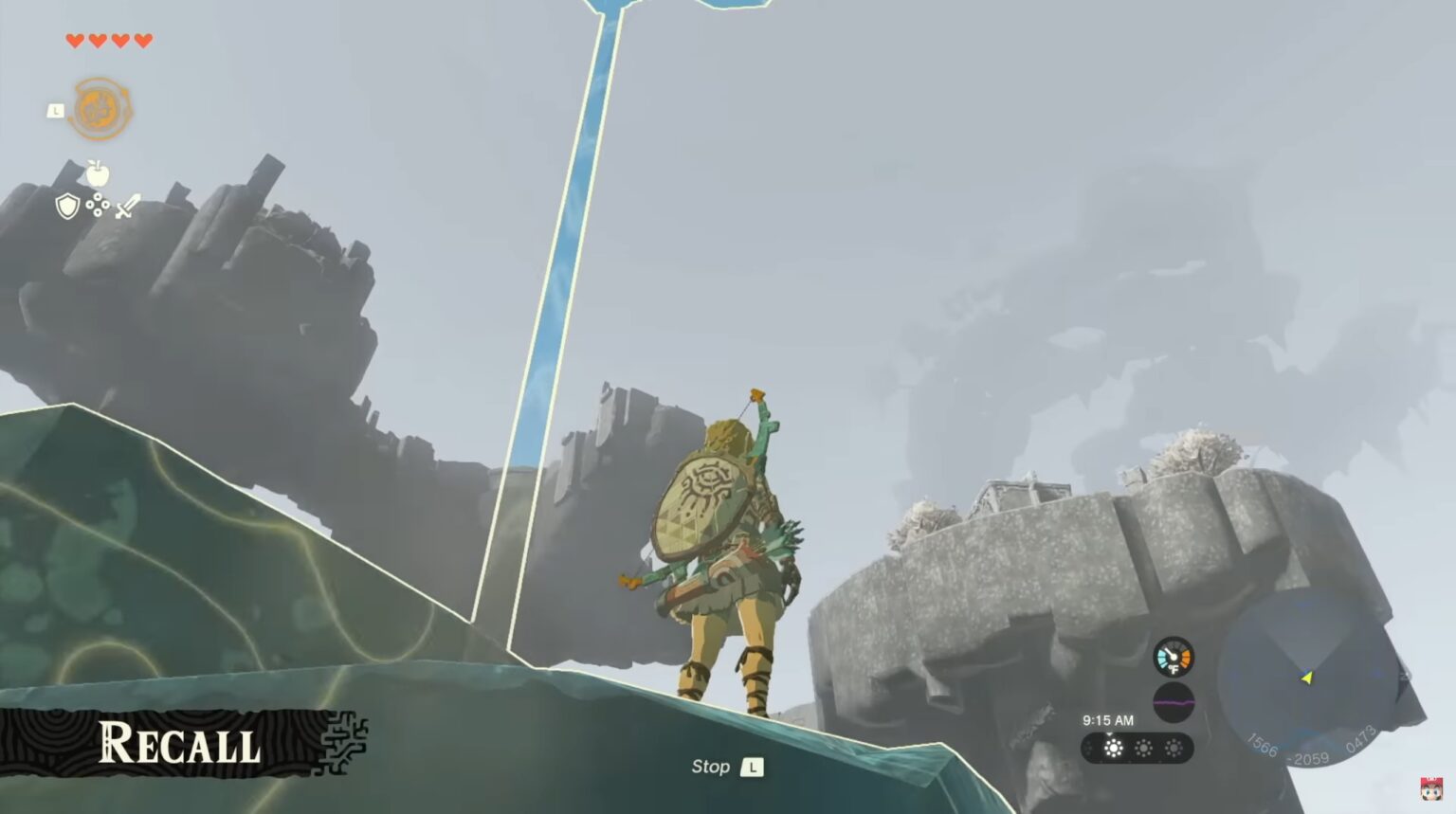This screenshot has width=1456, height=814.
Task: Toggle the fourth heart in the health row
Action: (x=142, y=41)
